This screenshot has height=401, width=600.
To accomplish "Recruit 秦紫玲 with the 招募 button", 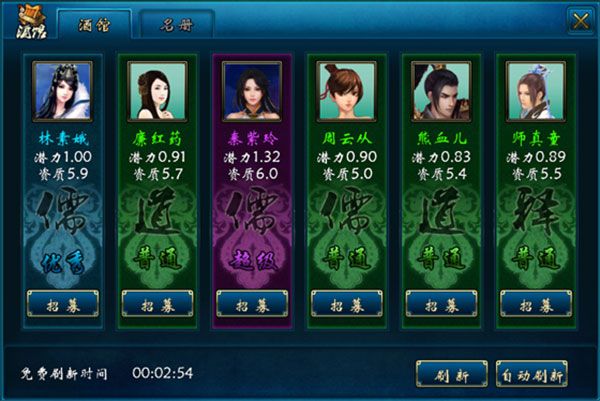I will pyautogui.click(x=252, y=303).
